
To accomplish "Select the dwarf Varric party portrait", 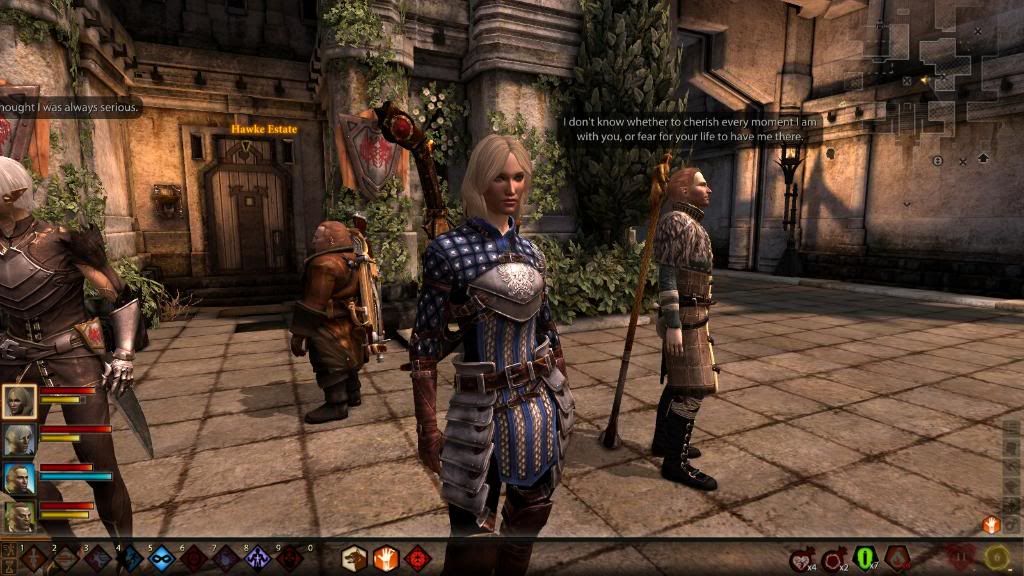I will click(x=19, y=516).
